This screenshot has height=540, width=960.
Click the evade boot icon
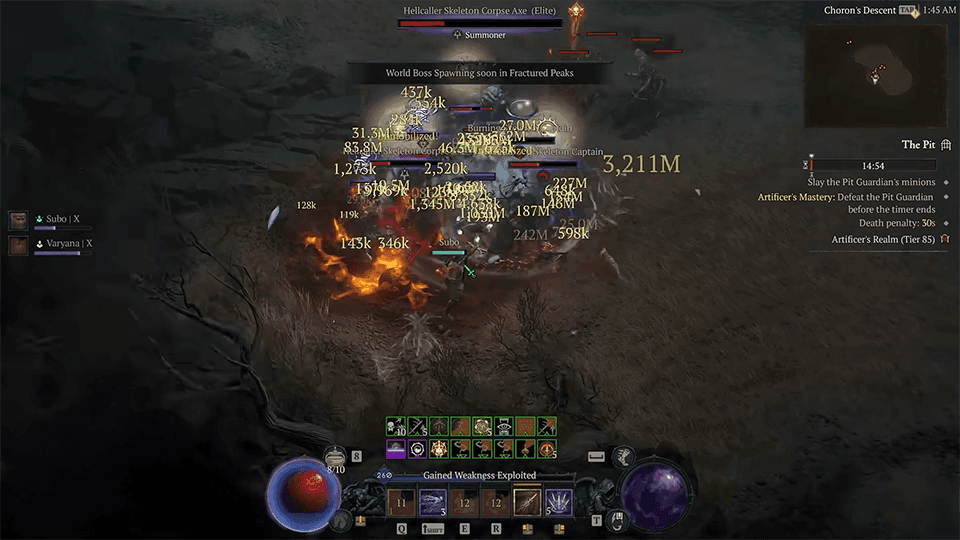pos(622,457)
